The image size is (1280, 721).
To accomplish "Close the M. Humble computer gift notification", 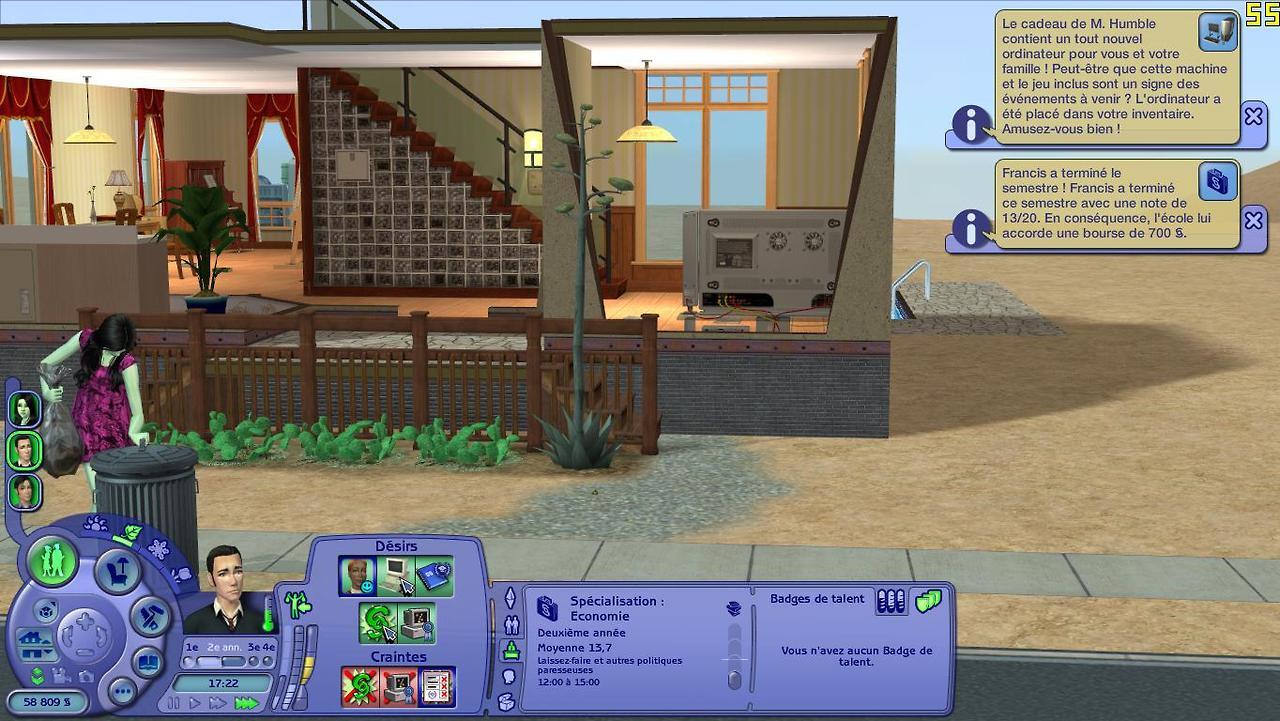I will 1253,116.
